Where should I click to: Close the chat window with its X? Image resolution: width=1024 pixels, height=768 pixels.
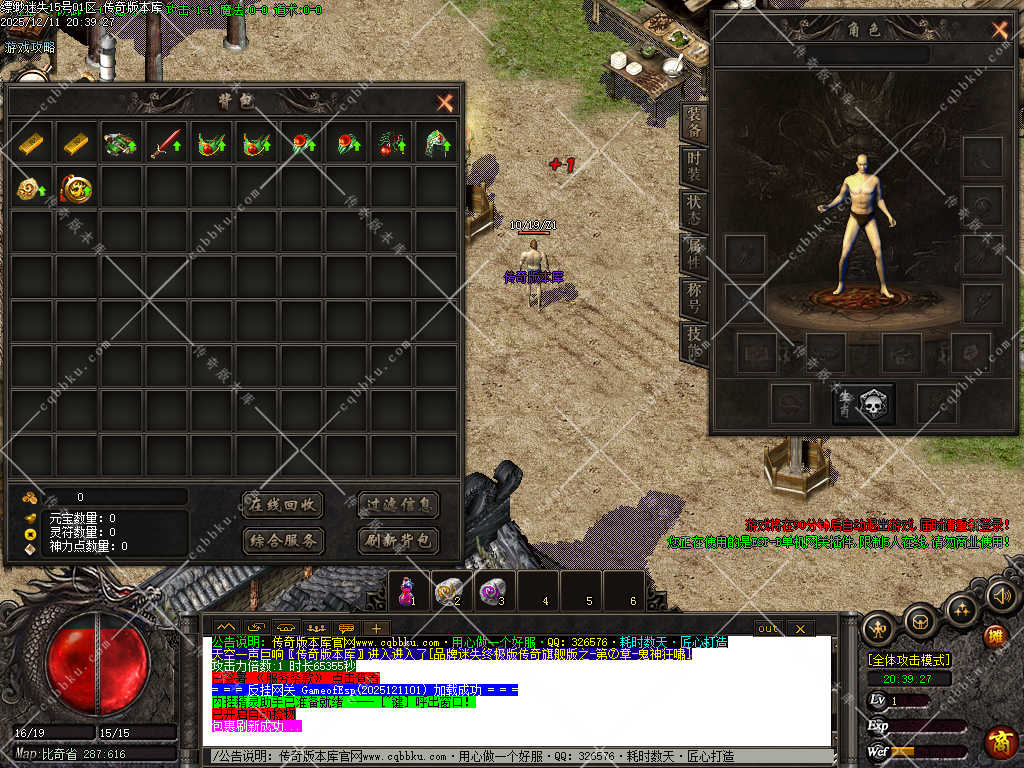799,628
